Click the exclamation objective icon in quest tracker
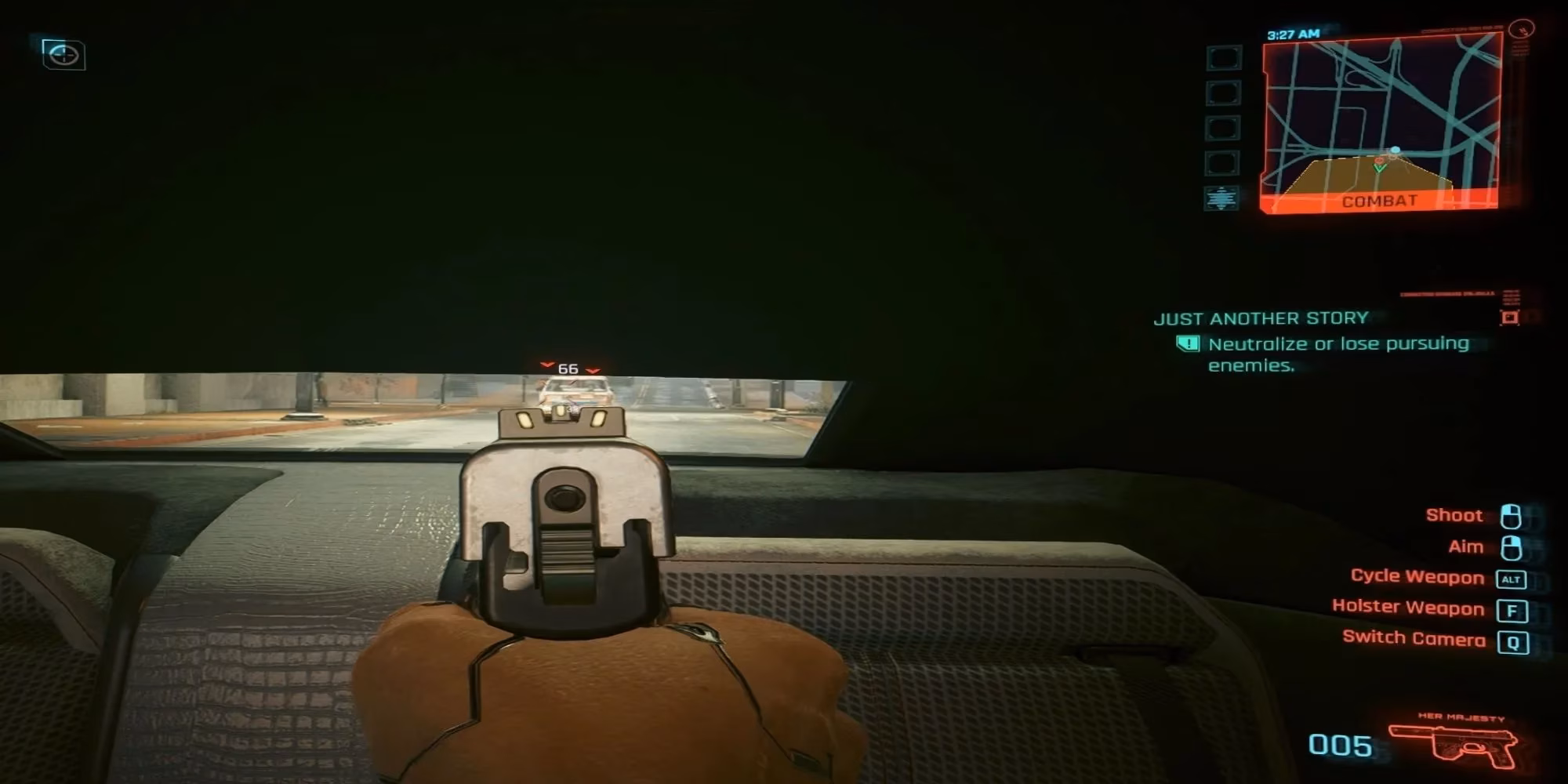This screenshot has width=1568, height=784. tap(1188, 344)
